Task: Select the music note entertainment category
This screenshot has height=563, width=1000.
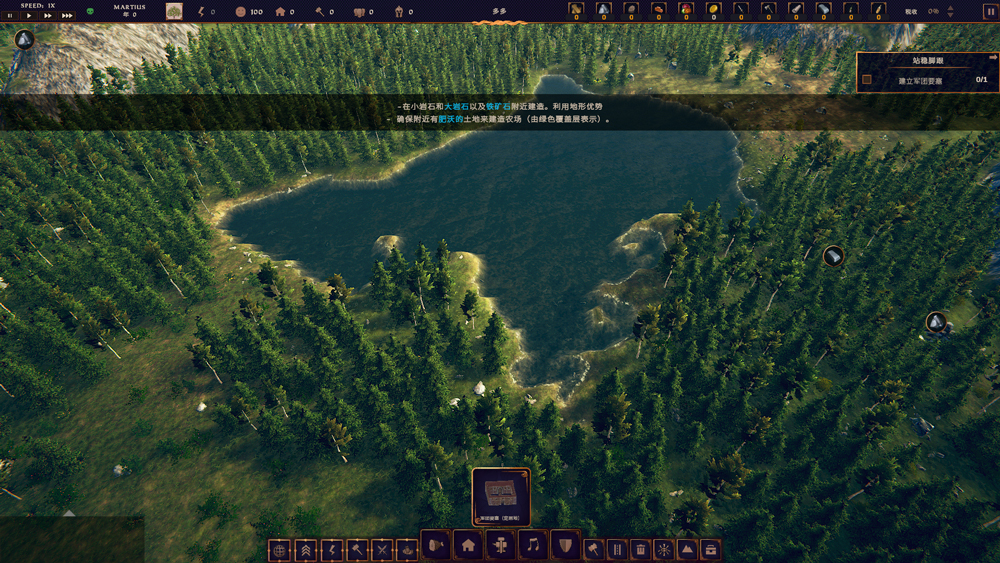Action: [533, 545]
